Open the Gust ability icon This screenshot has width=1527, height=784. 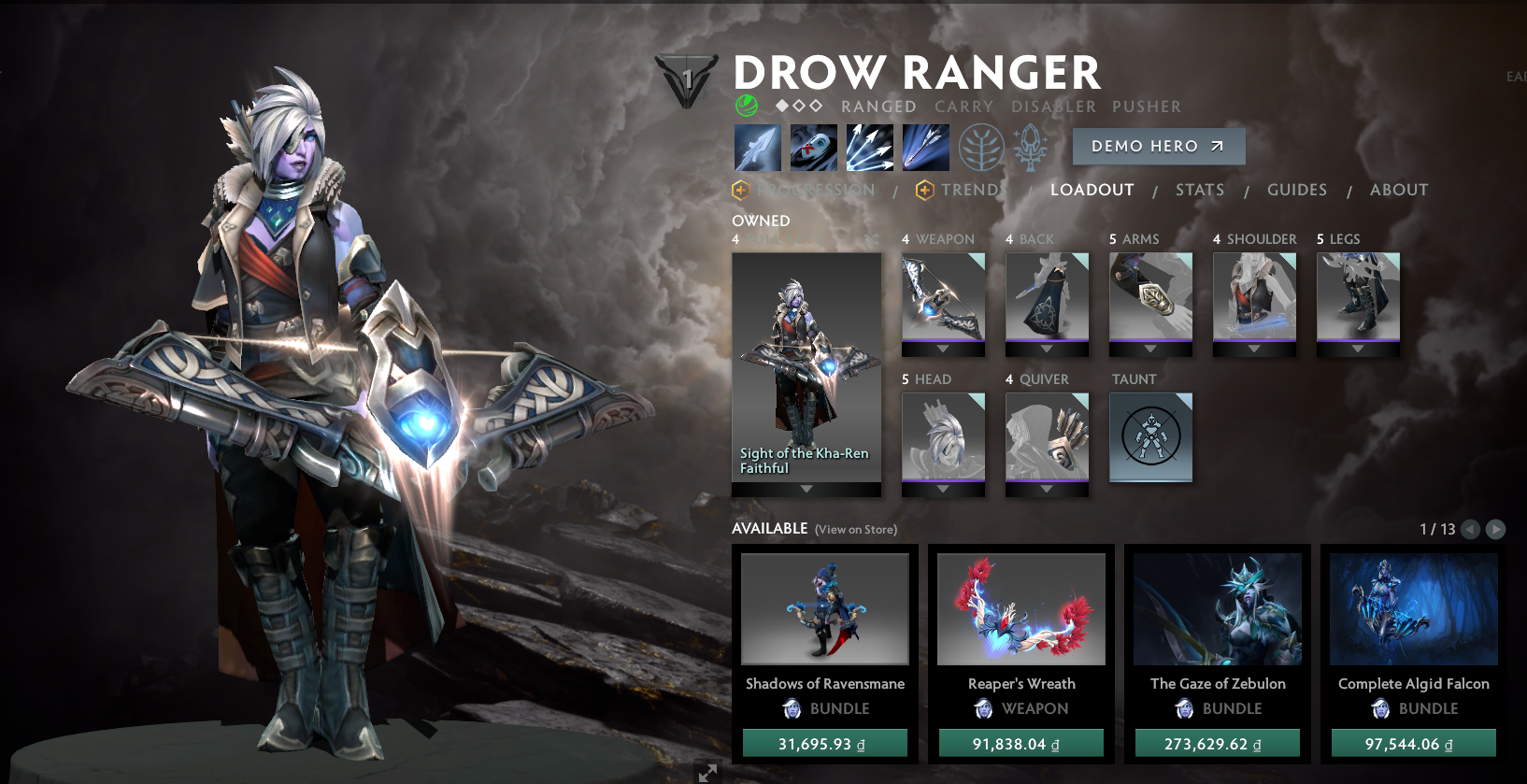click(813, 147)
